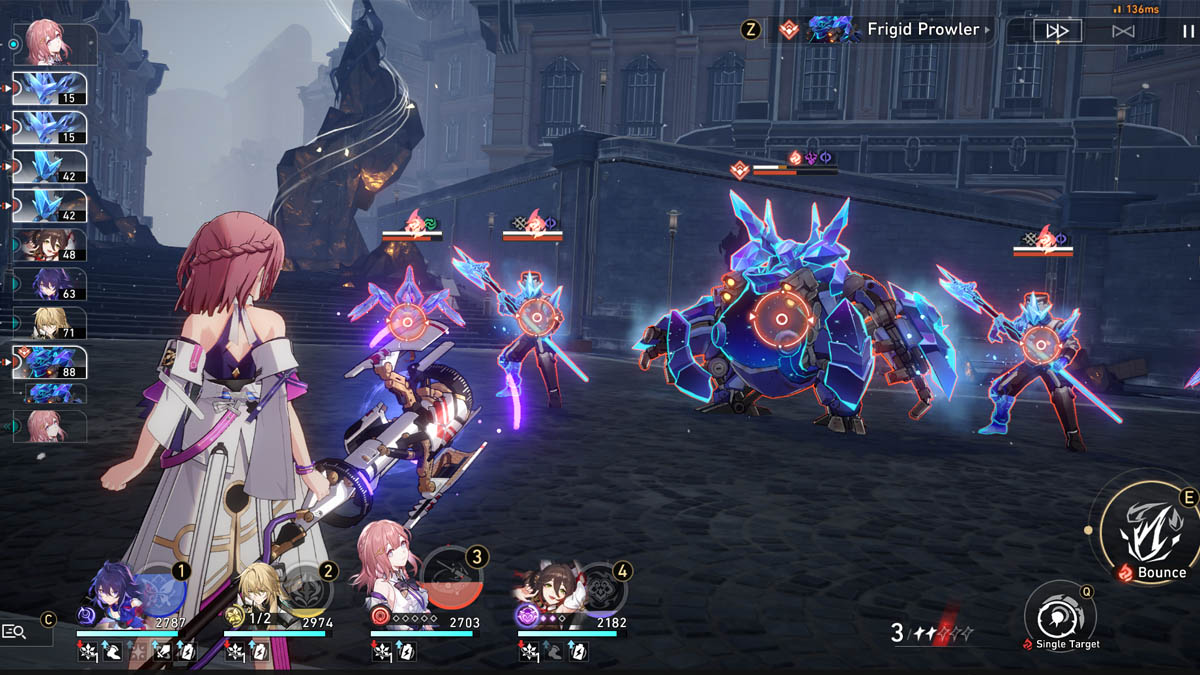Image resolution: width=1200 pixels, height=675 pixels.
Task: Toggle auto-battle mode
Action: point(1123,31)
